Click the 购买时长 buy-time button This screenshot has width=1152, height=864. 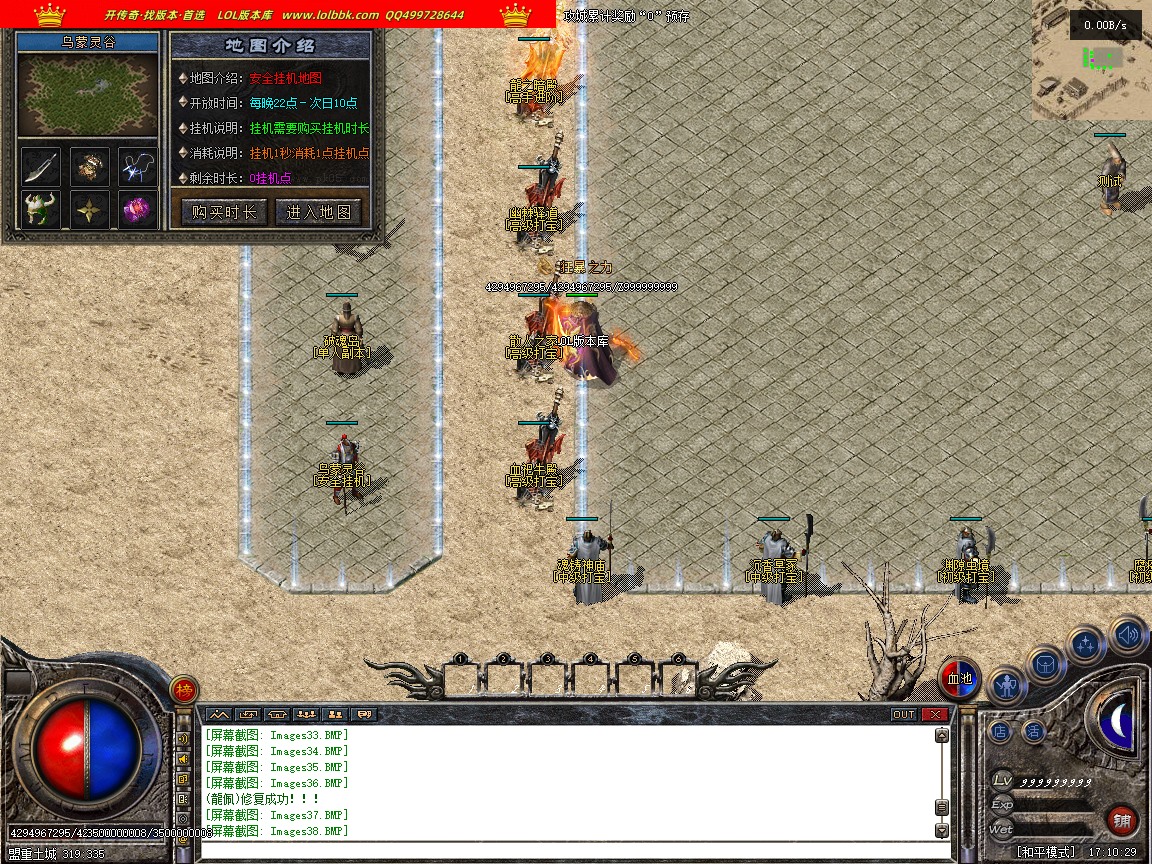[223, 212]
